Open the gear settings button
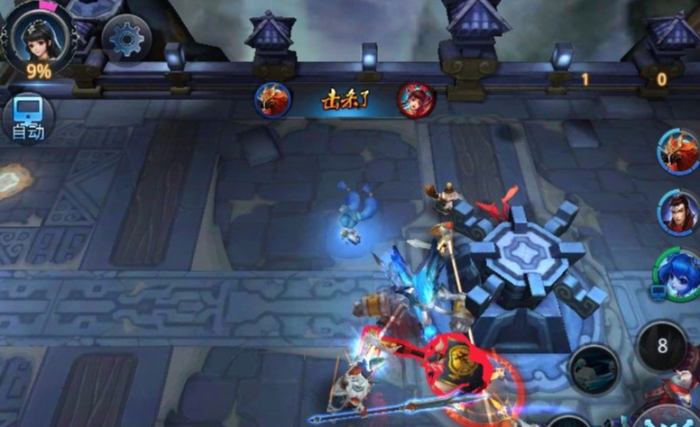Viewport: 700px width, 427px height. (x=126, y=39)
